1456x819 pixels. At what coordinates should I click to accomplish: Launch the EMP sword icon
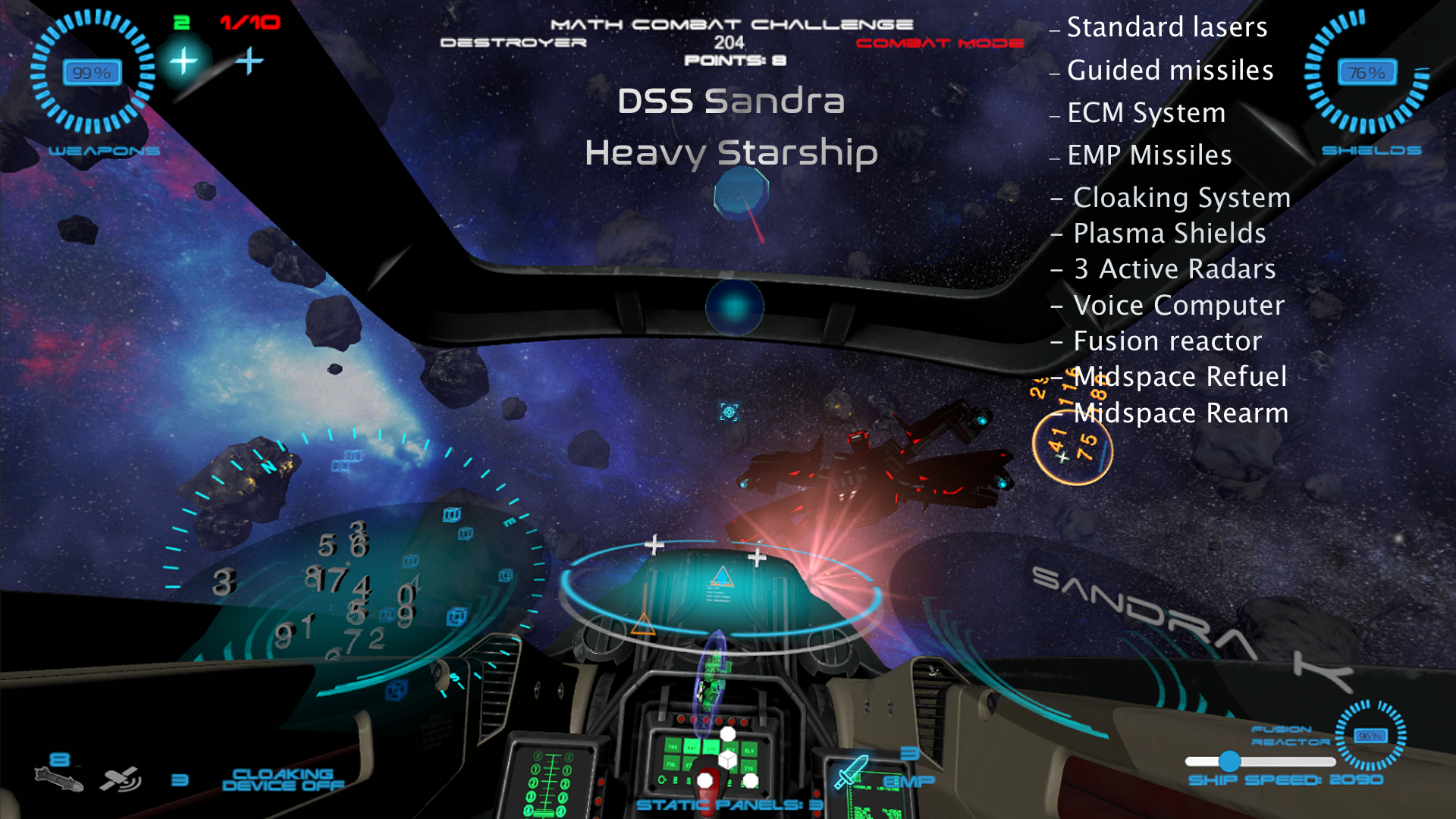[x=852, y=770]
